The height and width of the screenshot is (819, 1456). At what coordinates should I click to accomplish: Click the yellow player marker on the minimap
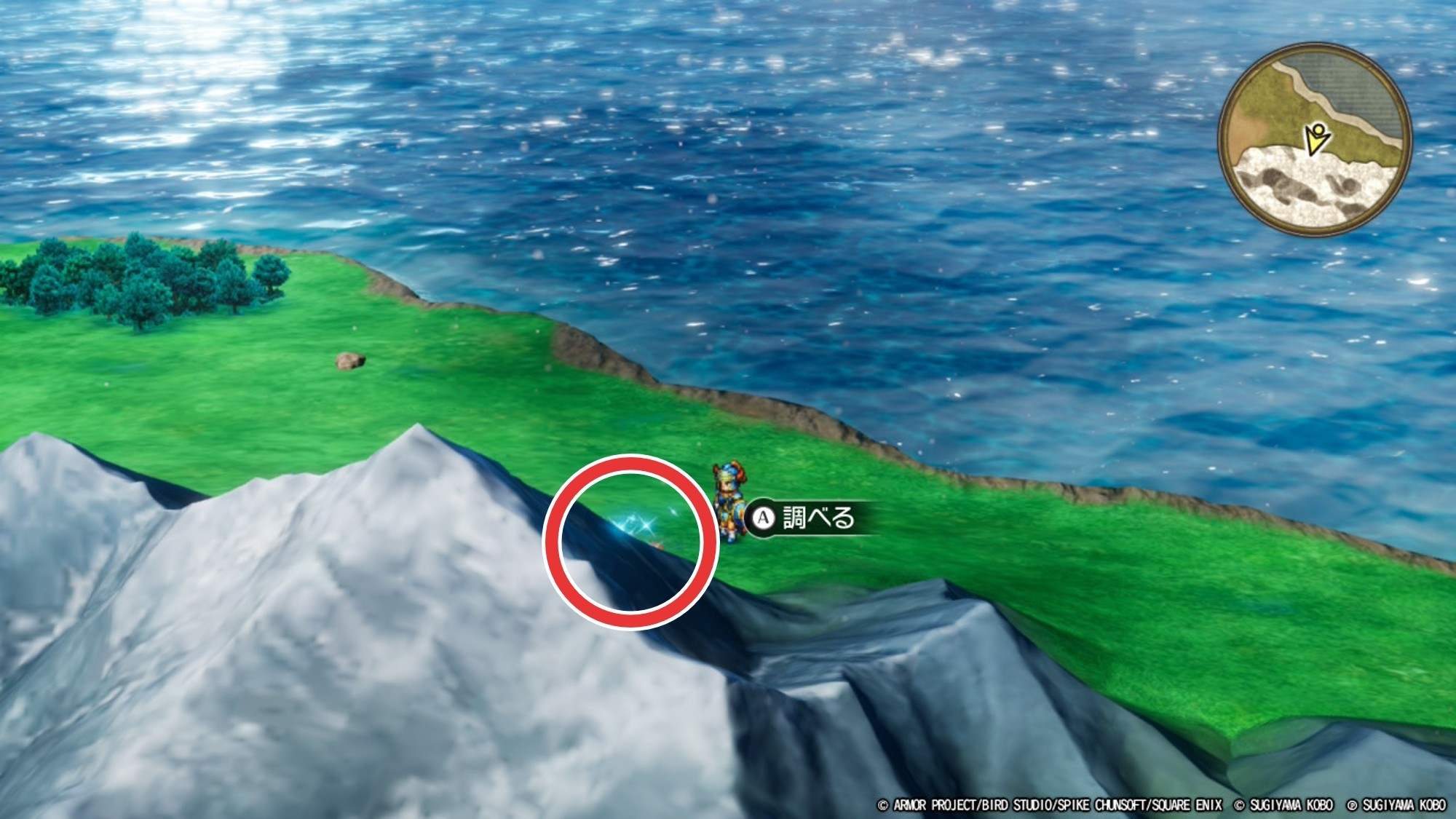(1316, 138)
